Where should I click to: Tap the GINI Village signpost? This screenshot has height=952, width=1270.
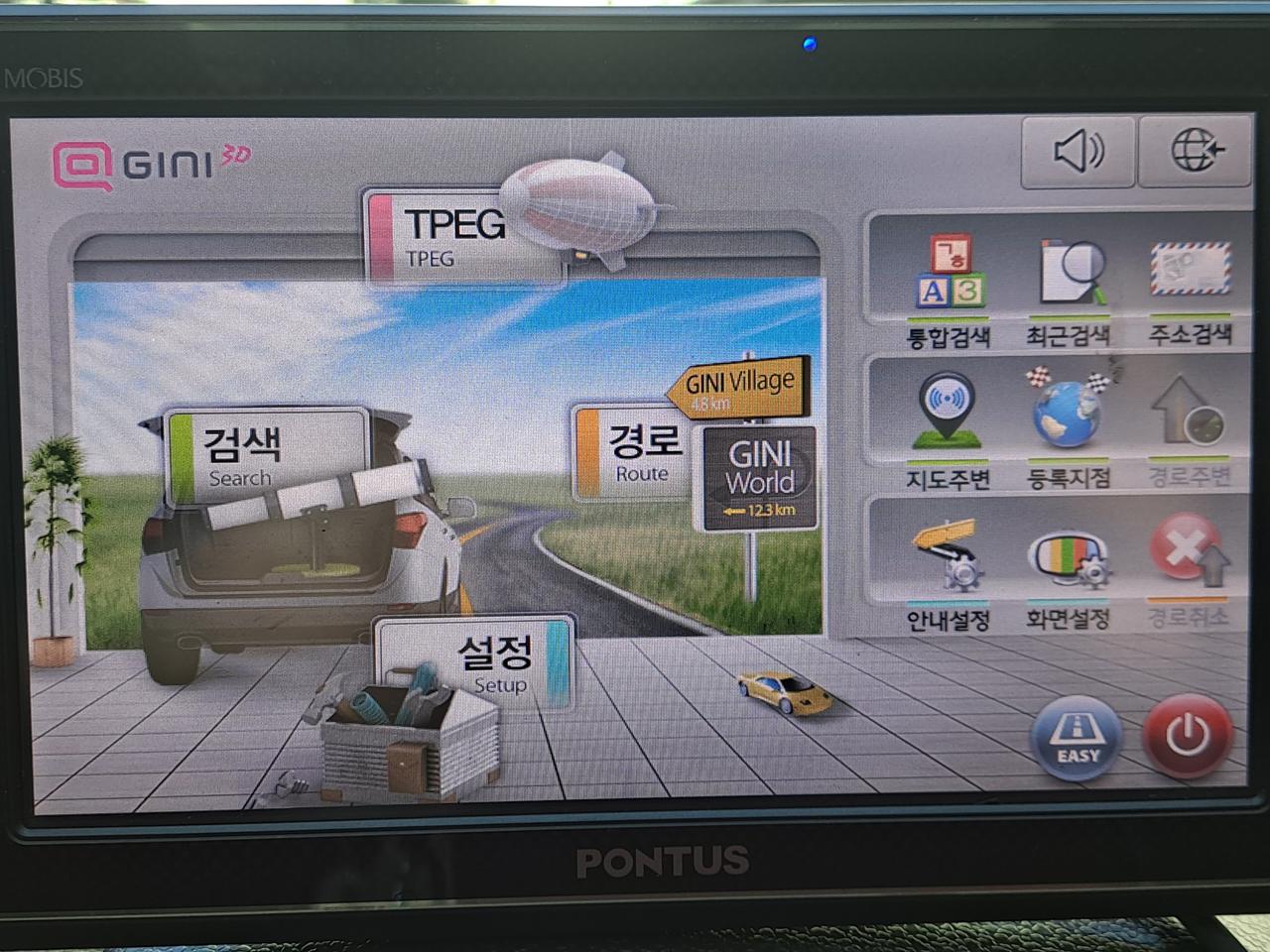click(740, 387)
